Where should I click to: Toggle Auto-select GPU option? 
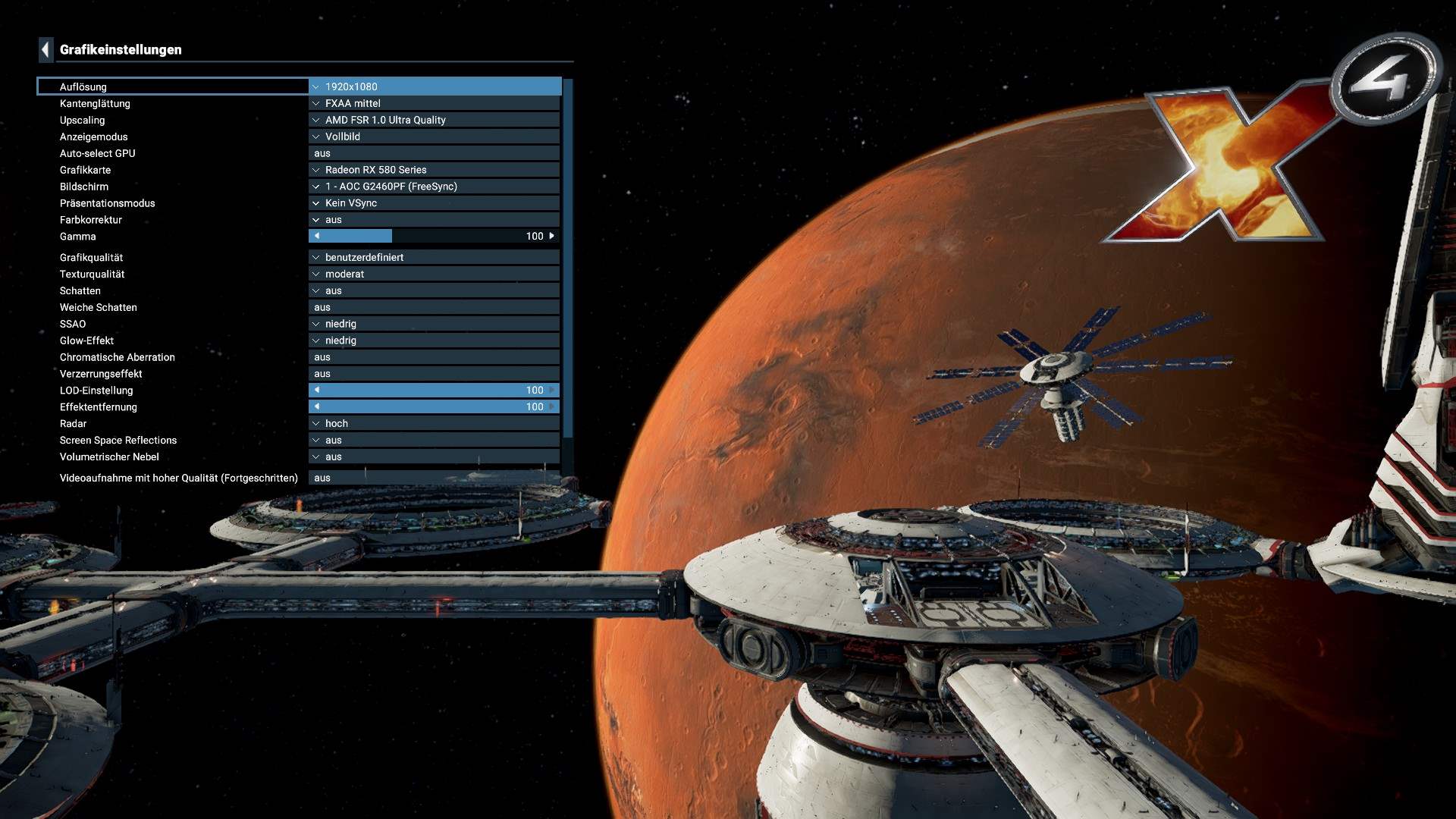pyautogui.click(x=434, y=153)
